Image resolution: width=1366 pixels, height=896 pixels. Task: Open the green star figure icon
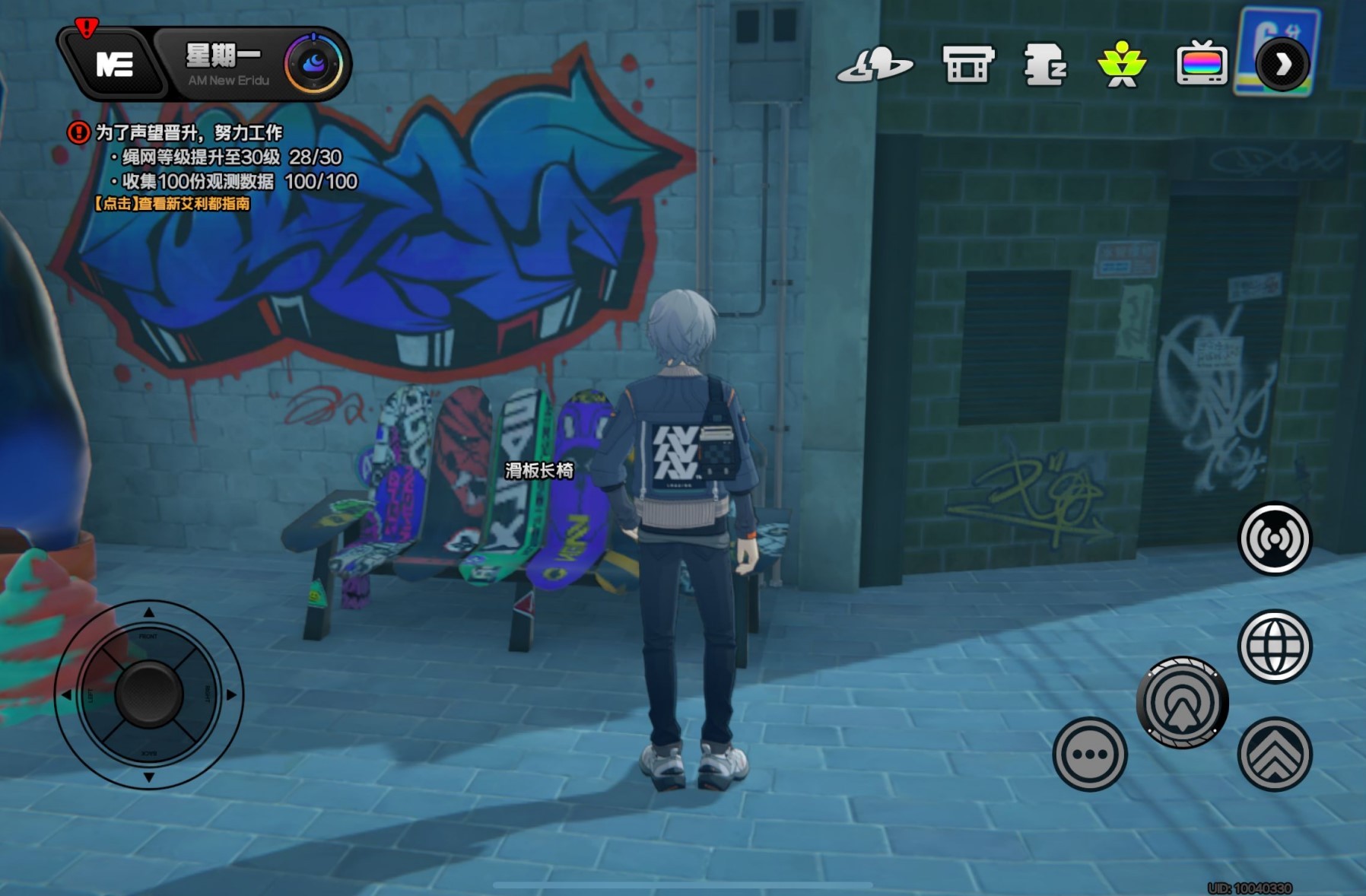pyautogui.click(x=1122, y=65)
